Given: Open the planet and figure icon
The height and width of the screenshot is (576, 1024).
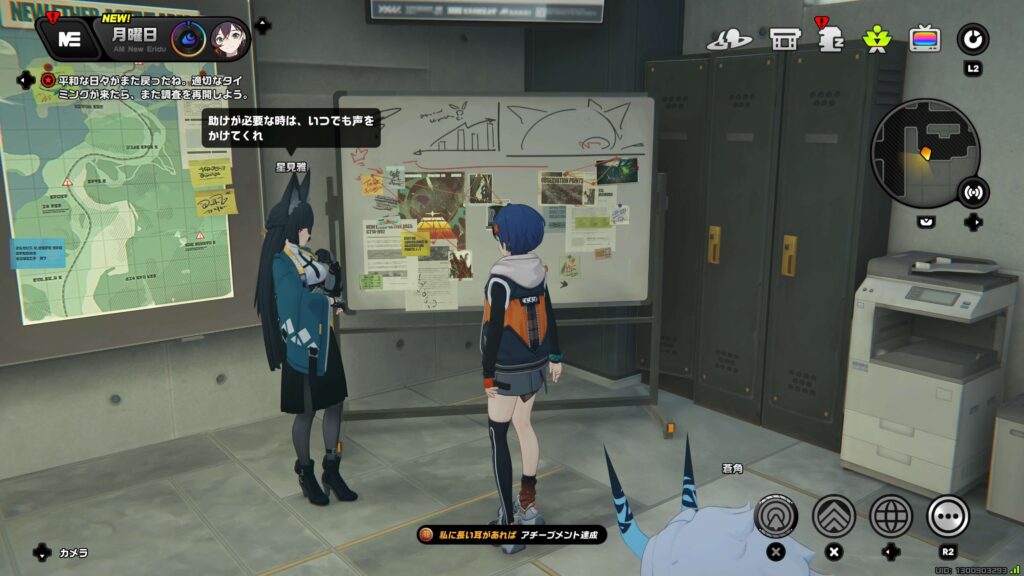Looking at the screenshot, I should (729, 39).
